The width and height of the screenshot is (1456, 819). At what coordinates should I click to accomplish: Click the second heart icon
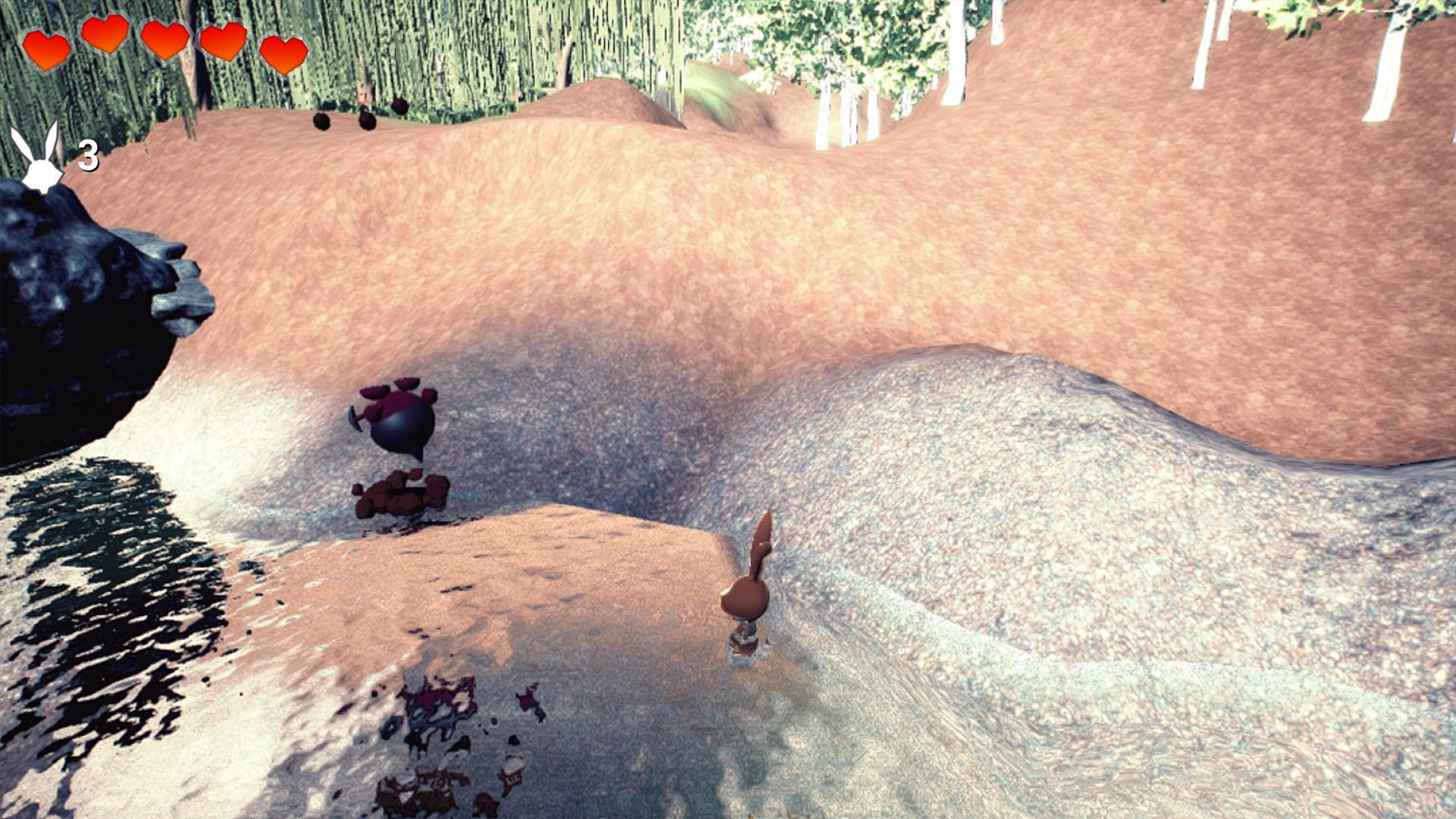click(x=105, y=39)
